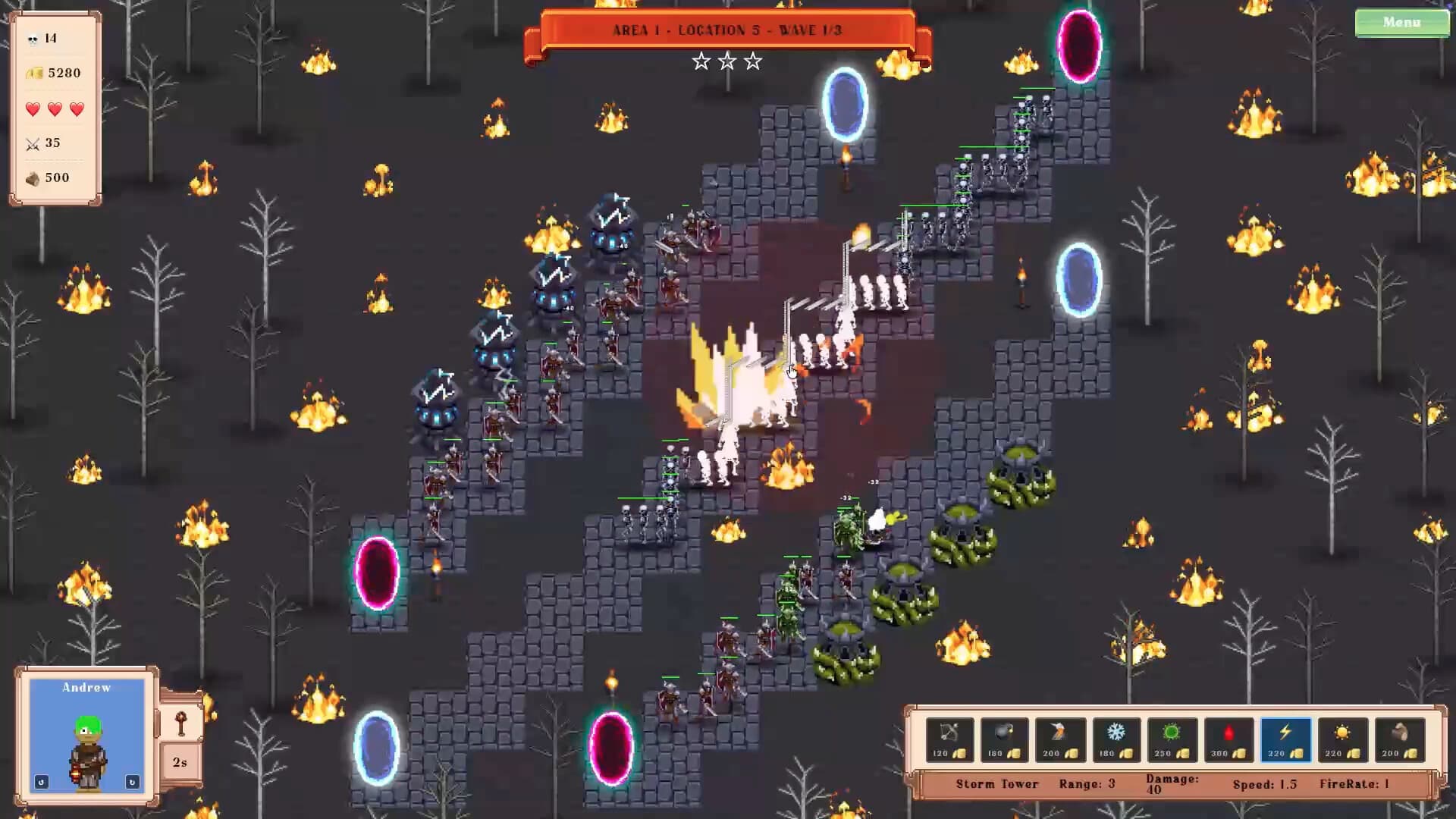Screen dimensions: 1456x819
Task: Click the middle star under the wave banner
Action: [x=727, y=61]
